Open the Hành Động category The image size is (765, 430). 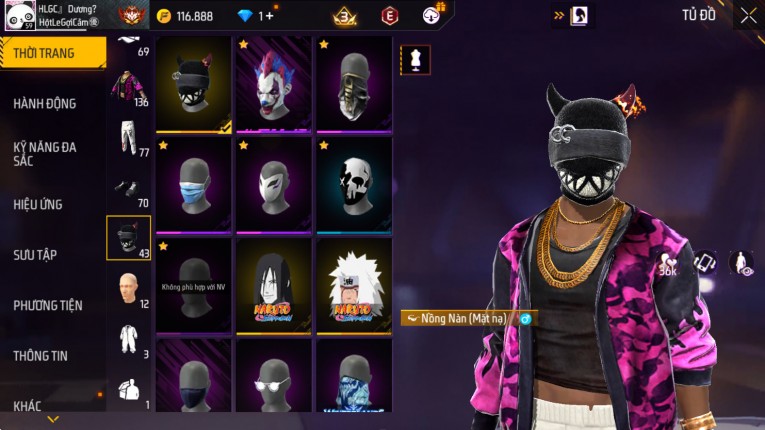coord(45,103)
